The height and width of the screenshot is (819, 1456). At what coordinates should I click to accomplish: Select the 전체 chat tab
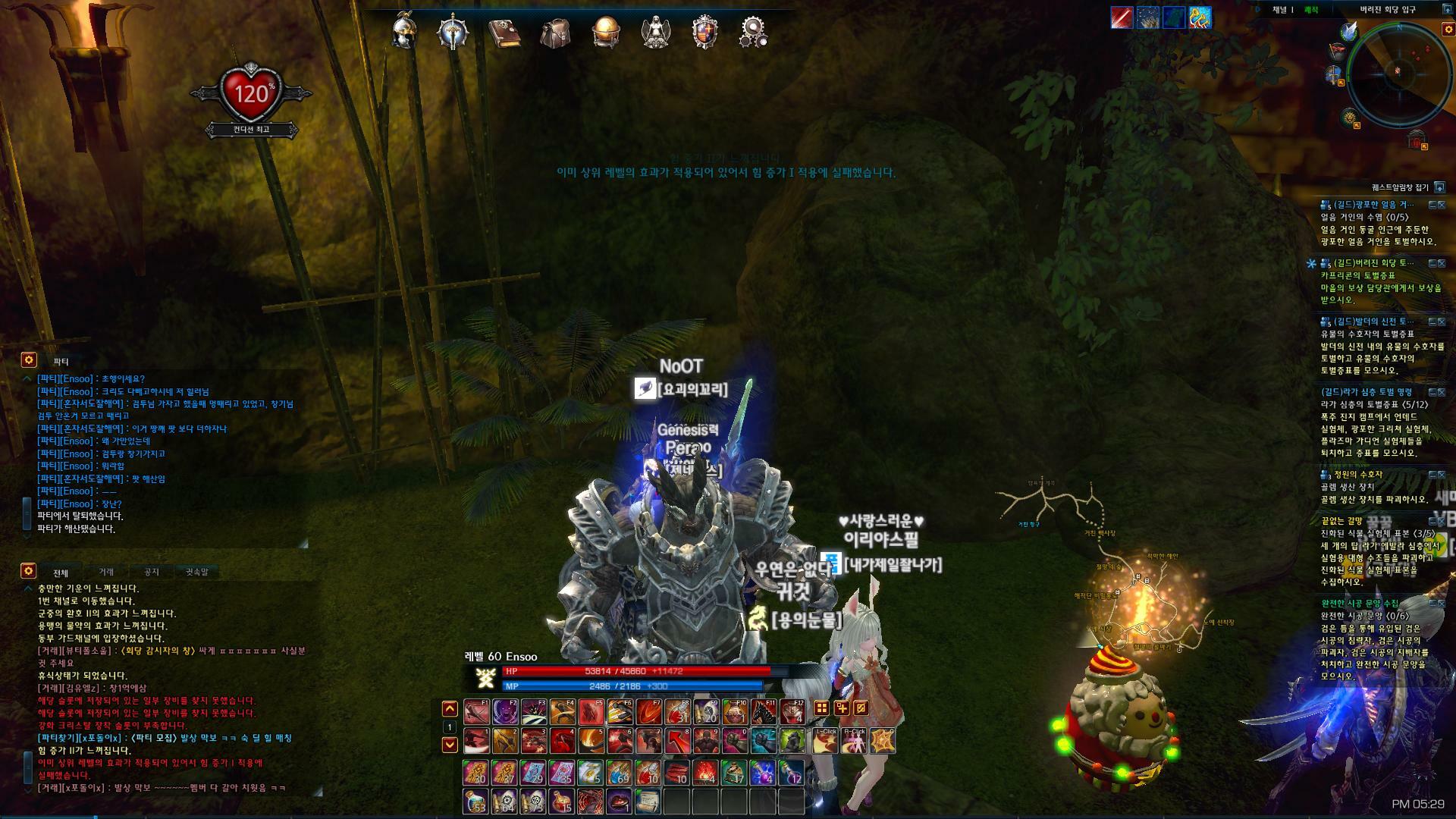[61, 572]
